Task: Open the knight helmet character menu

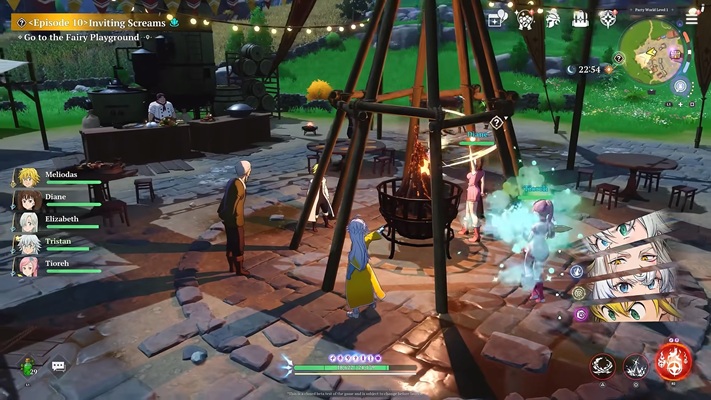Action: pyautogui.click(x=552, y=18)
